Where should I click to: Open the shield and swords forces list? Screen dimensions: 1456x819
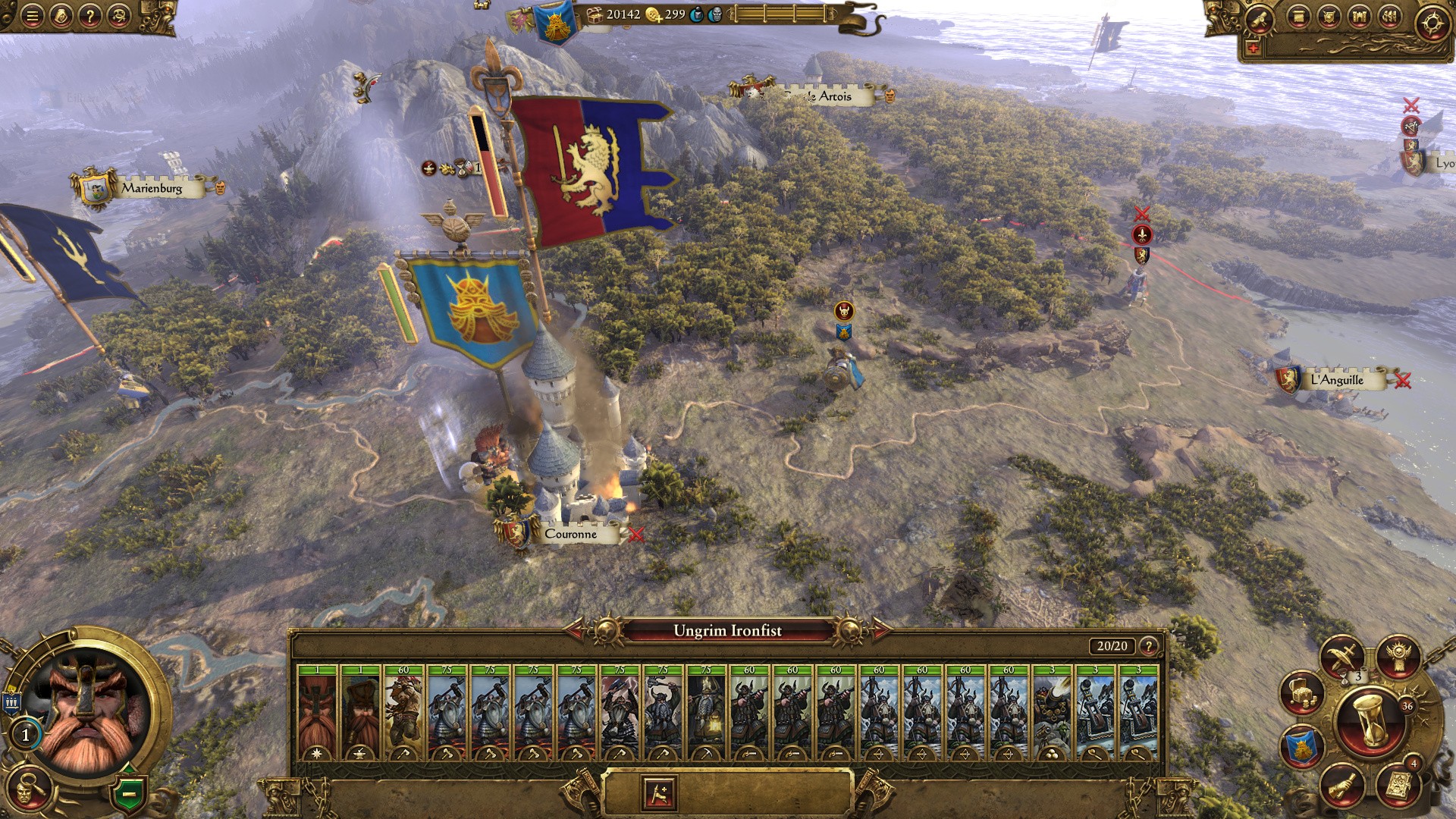[1328, 17]
